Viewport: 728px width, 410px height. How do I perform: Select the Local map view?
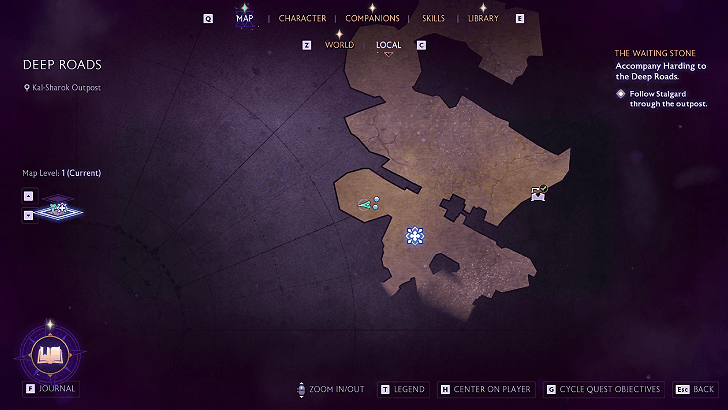click(389, 45)
